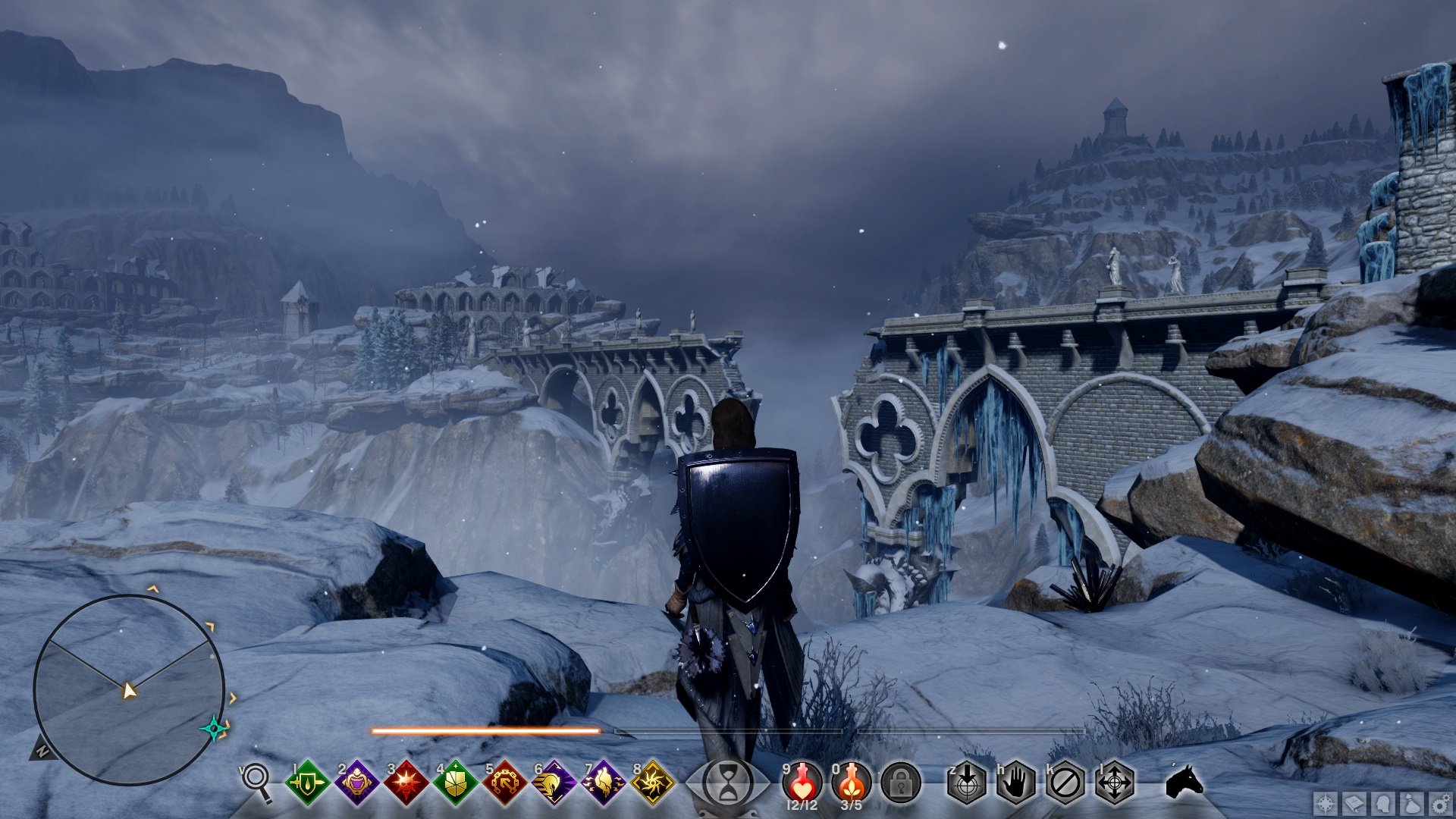This screenshot has height=819, width=1456.
Task: Click the locked potion slot
Action: [x=901, y=783]
